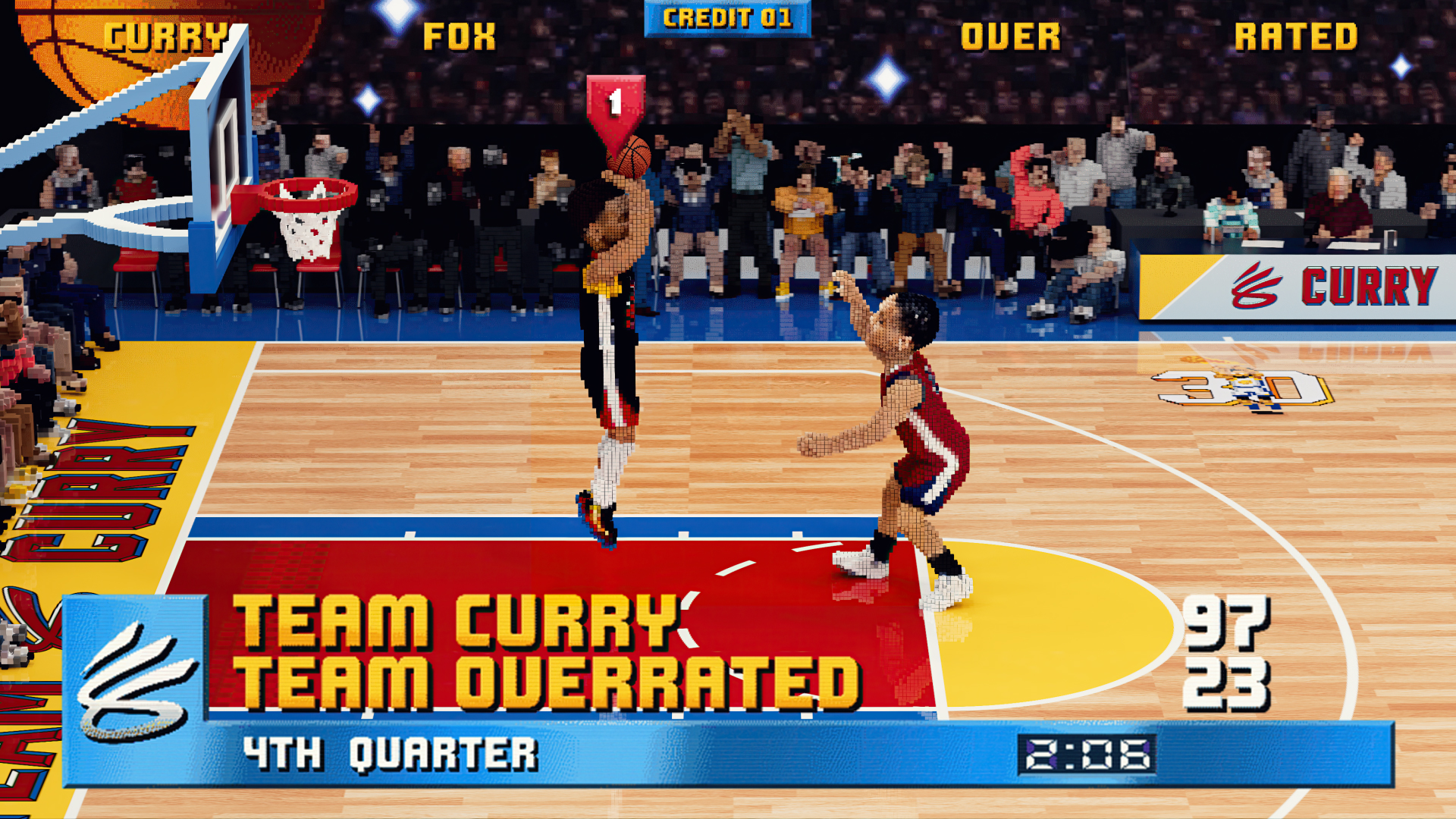Click the CURRY name in the top HUD
Screen dimensions: 1456x819
click(x=168, y=34)
